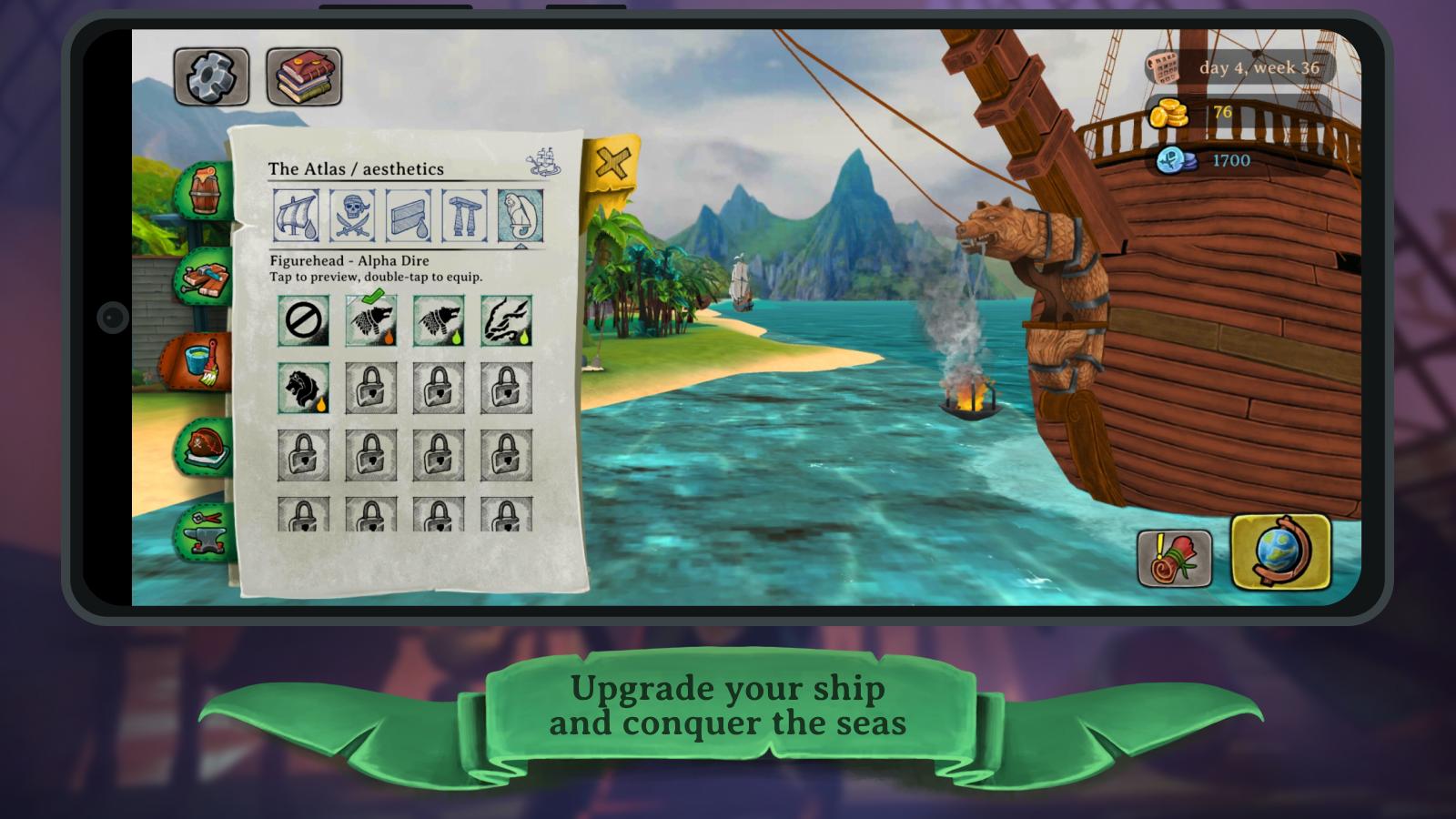Open the quest scroll with exclamation mark
1456x819 pixels.
[1174, 558]
